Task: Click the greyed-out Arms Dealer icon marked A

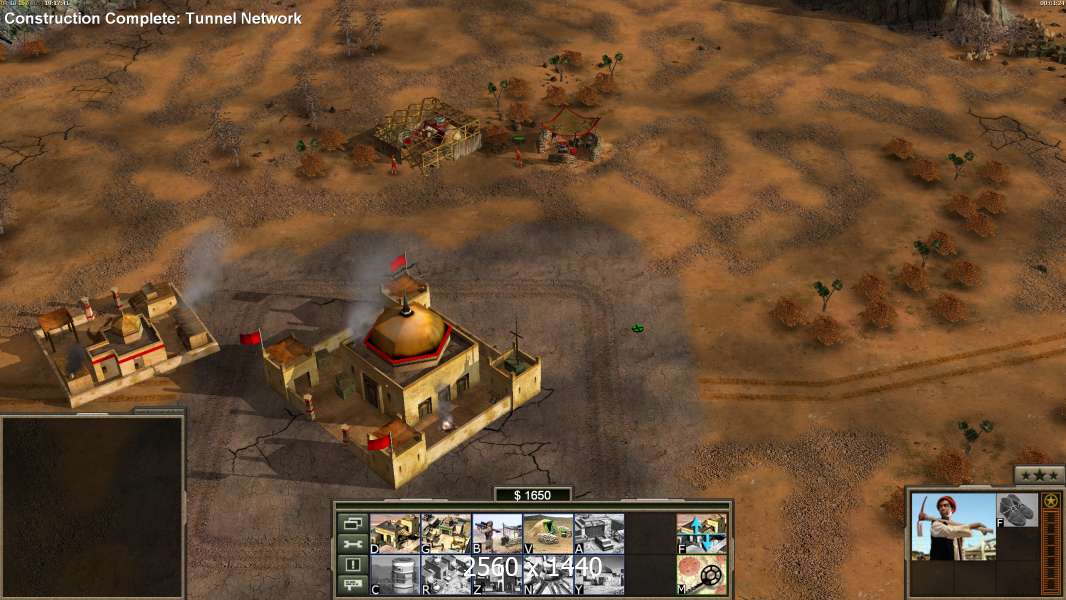Action: click(x=599, y=533)
